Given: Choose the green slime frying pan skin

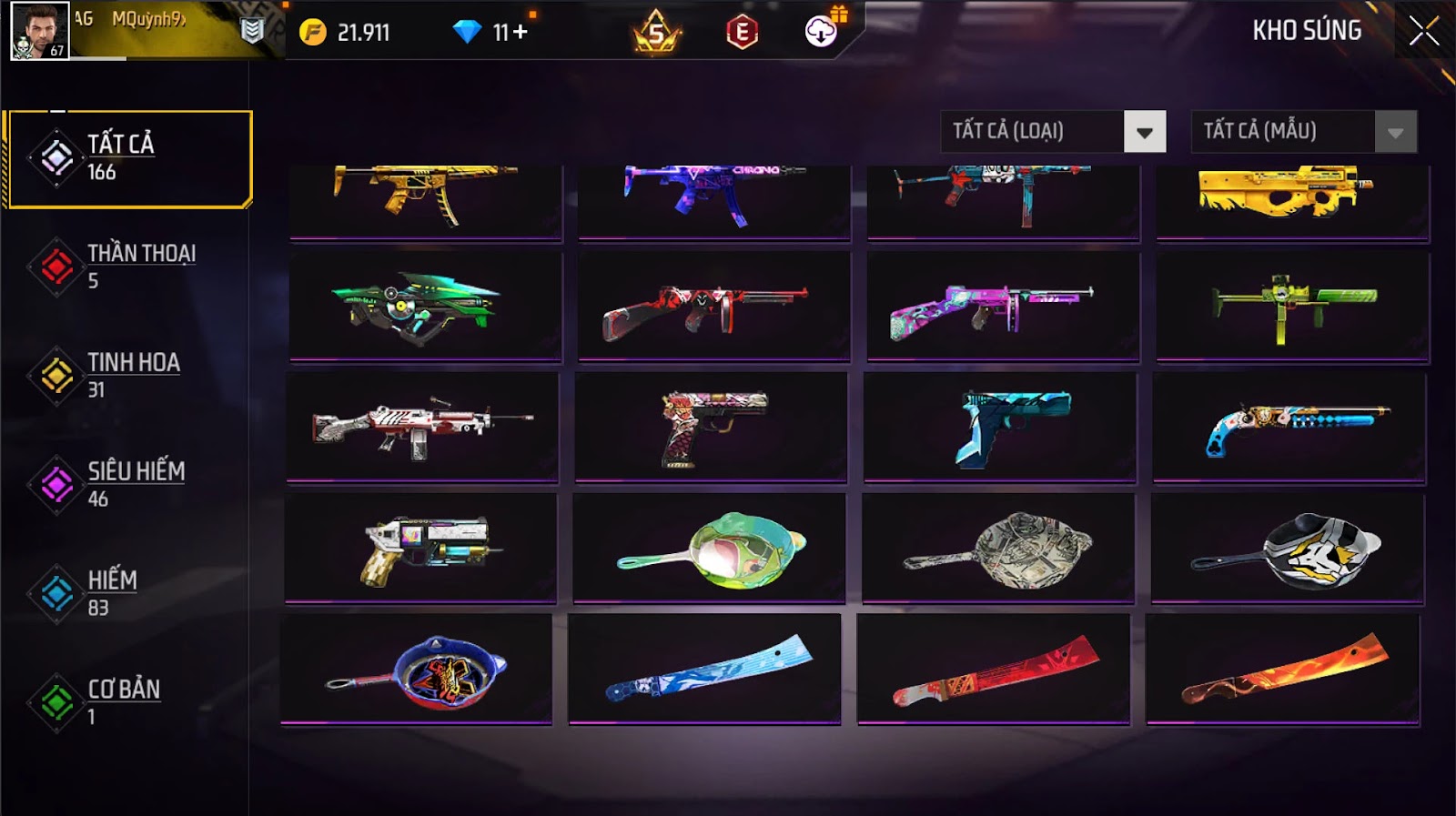Looking at the screenshot, I should pyautogui.click(x=709, y=549).
